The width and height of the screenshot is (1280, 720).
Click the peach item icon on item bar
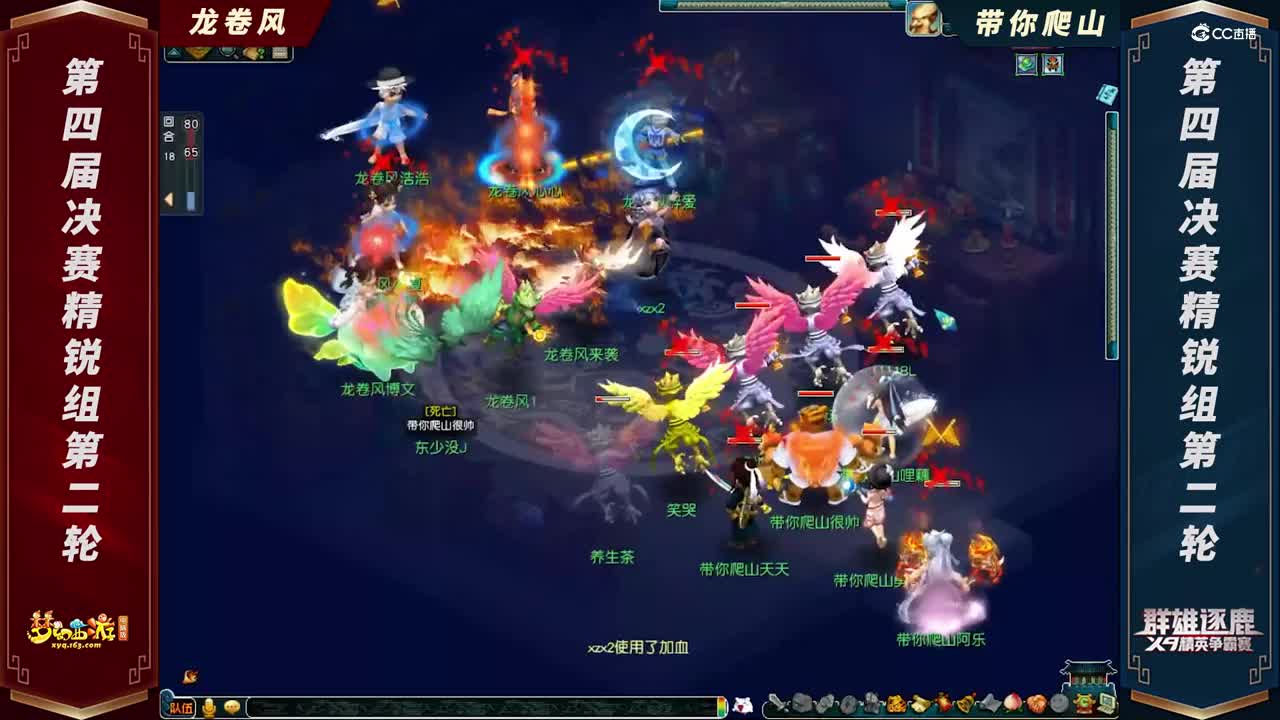tap(1012, 704)
